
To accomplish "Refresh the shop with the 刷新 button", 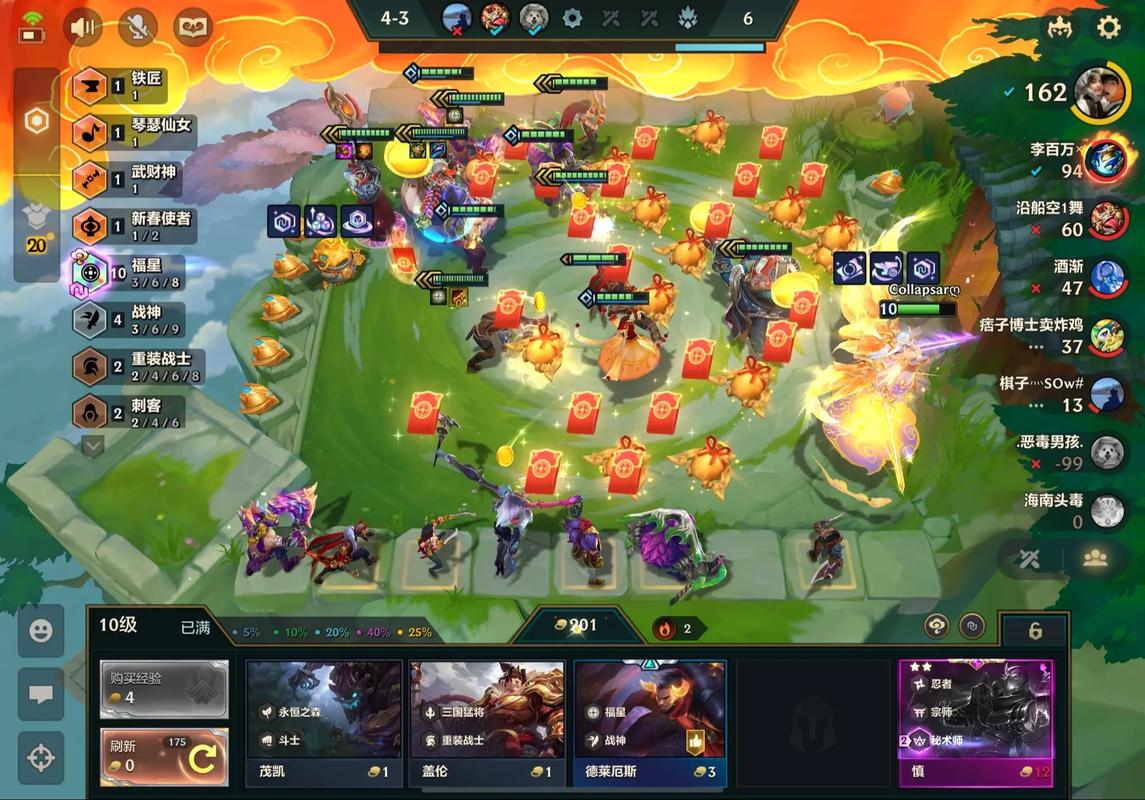I will 164,757.
